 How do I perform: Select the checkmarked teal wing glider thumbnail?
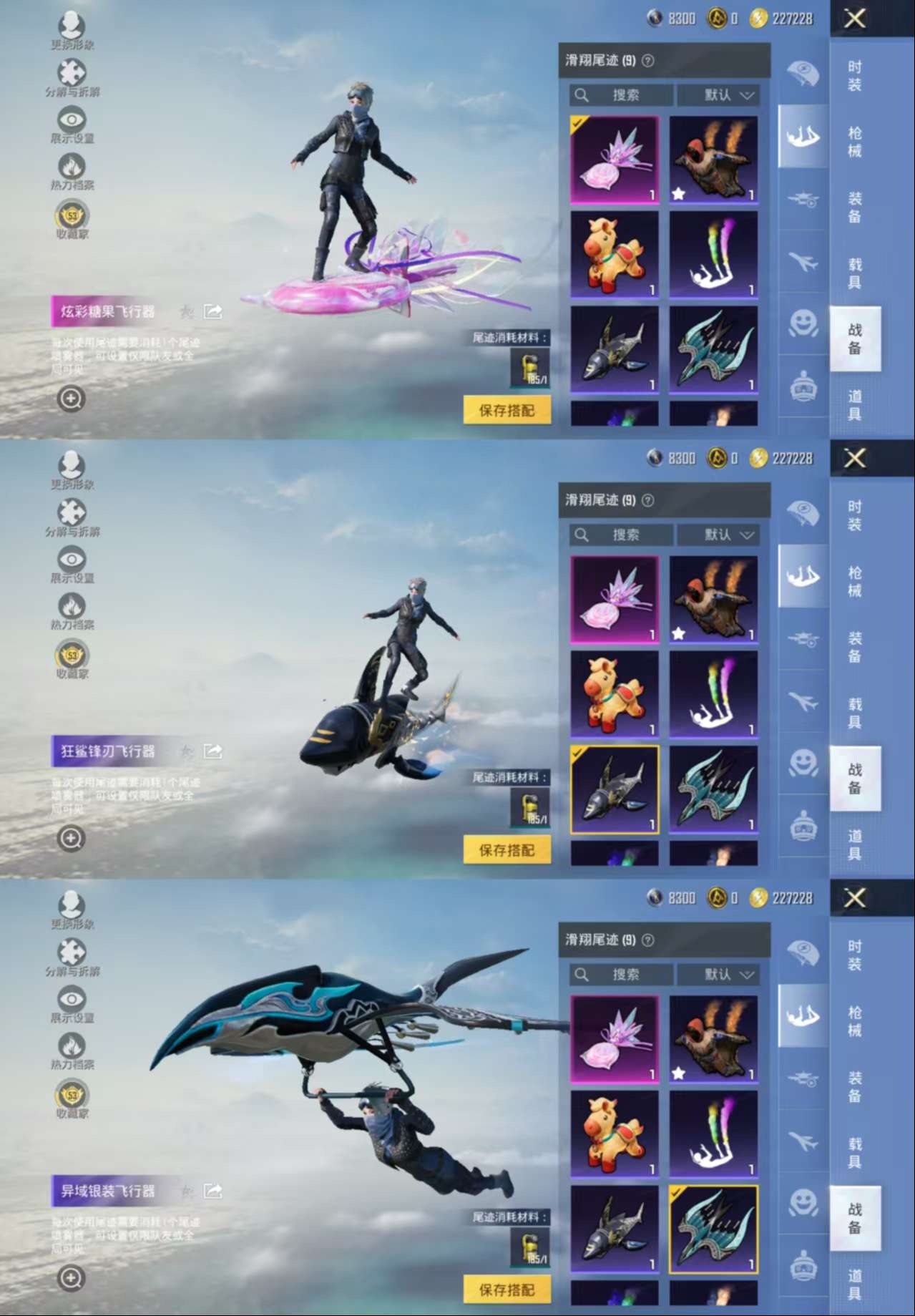pyautogui.click(x=713, y=1229)
